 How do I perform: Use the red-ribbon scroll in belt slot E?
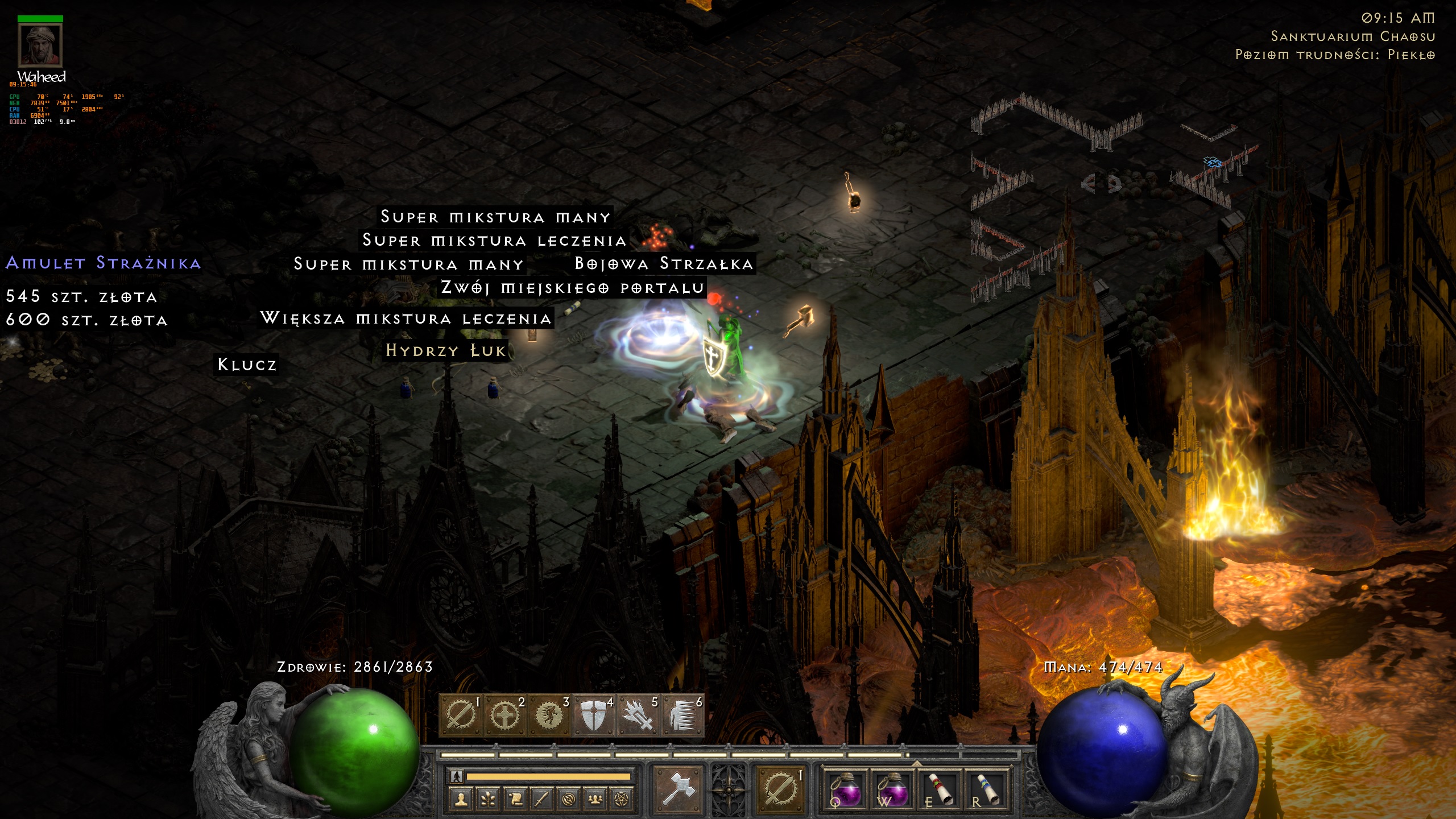click(939, 791)
